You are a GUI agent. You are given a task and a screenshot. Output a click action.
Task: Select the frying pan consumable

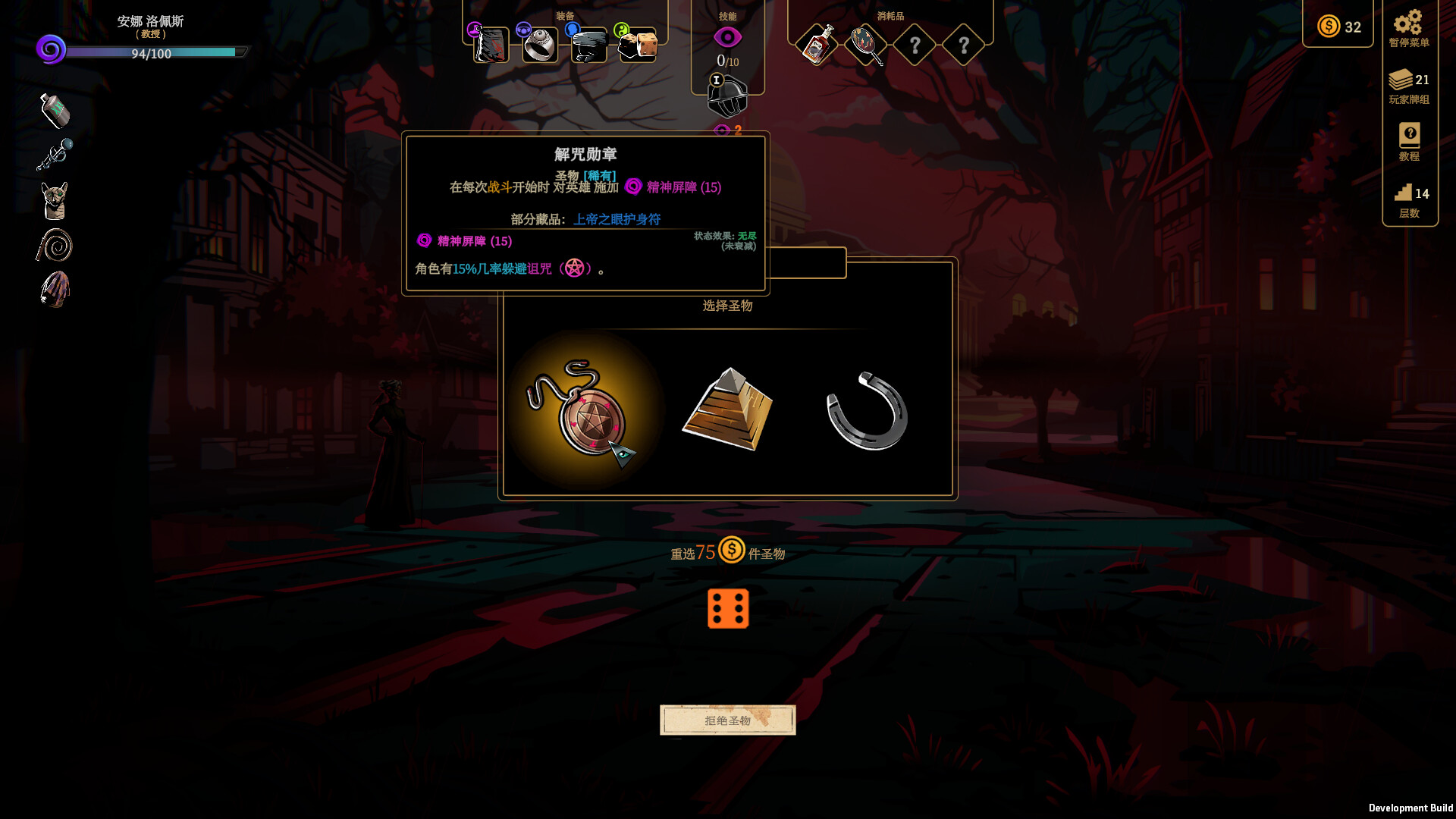(x=866, y=43)
